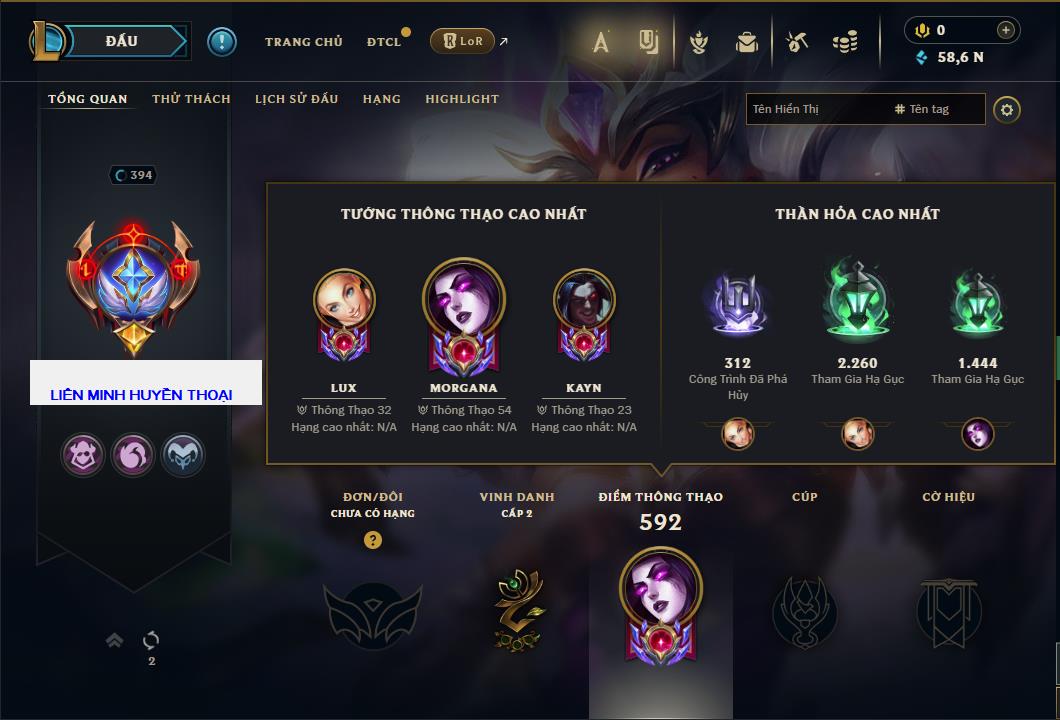This screenshot has width=1060, height=720.
Task: Switch to the LỊCH SỬ ĐẤU tab
Action: click(296, 99)
